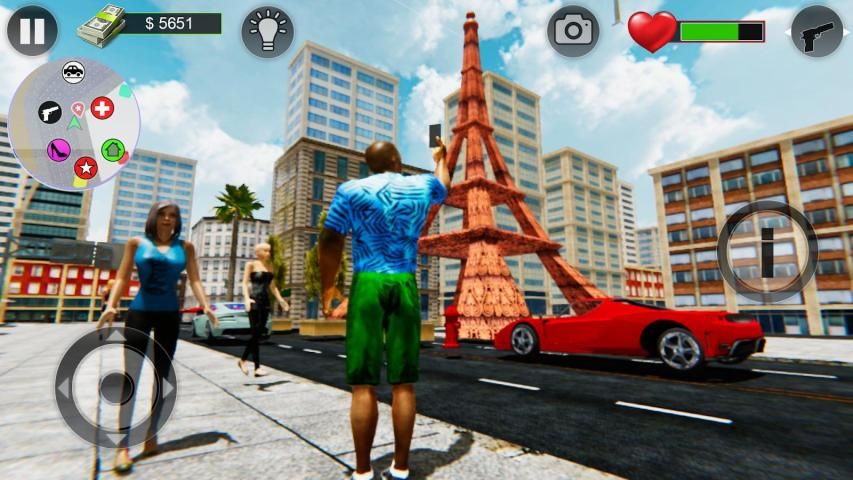Viewport: 853px width, 480px height.
Task: Select the car marker on the minimap
Action: click(73, 71)
